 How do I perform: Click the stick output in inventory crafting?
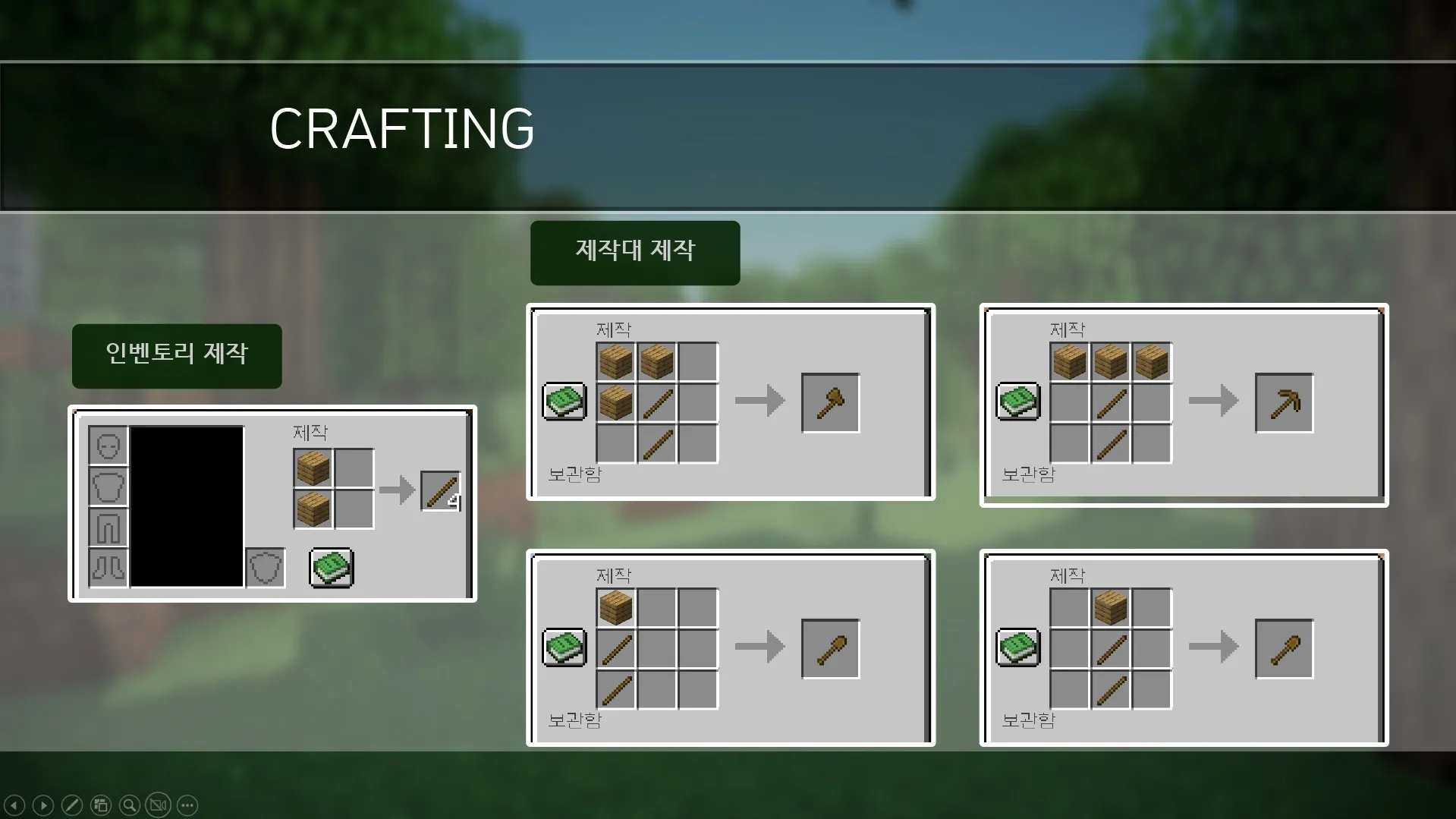pyautogui.click(x=441, y=493)
